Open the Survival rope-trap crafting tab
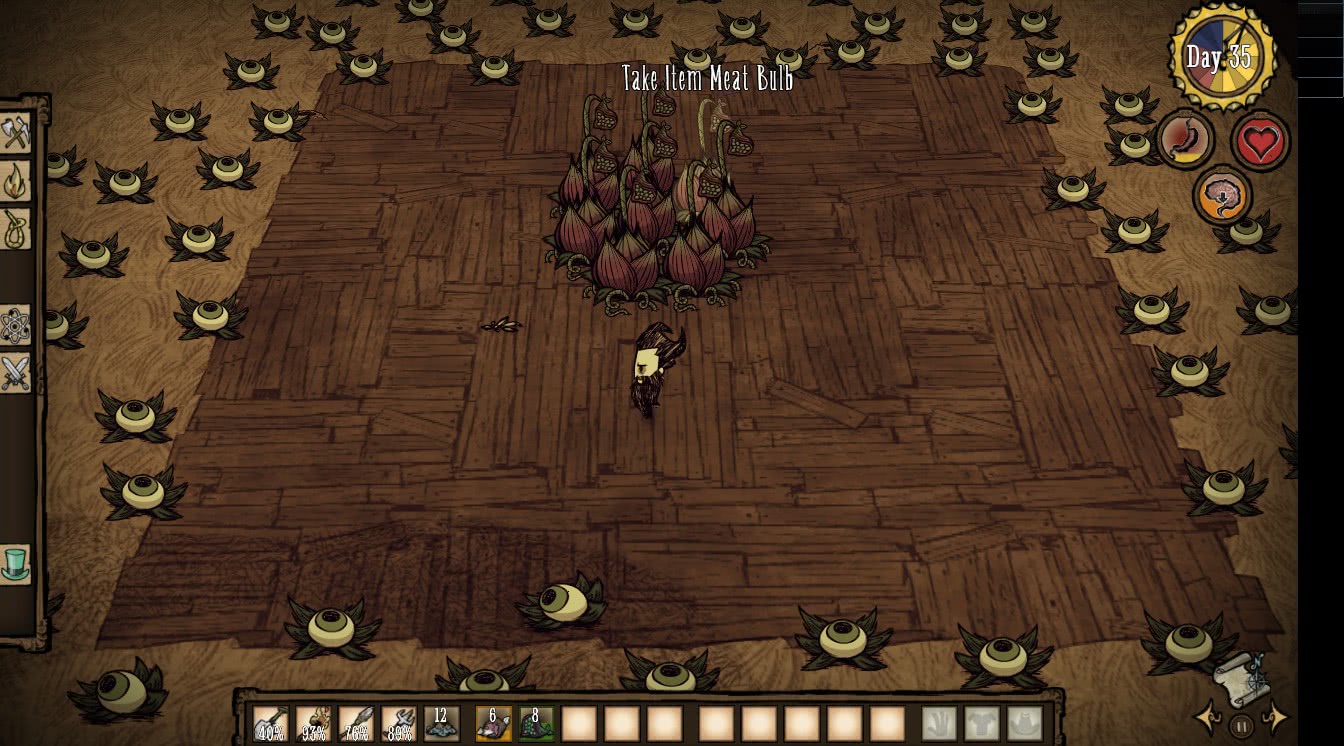Image resolution: width=1344 pixels, height=746 pixels. tap(15, 229)
